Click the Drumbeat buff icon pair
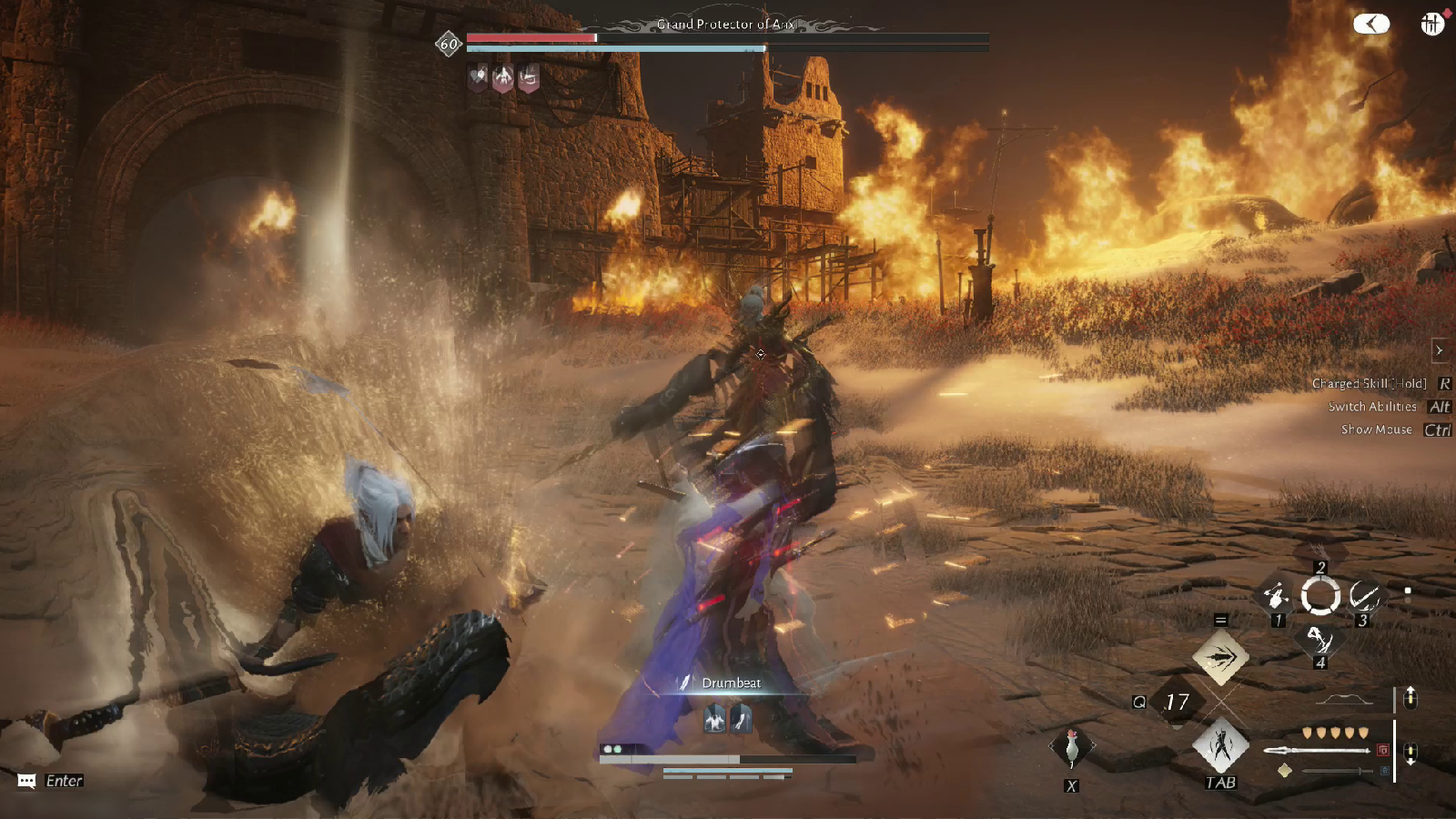 pyautogui.click(x=728, y=720)
